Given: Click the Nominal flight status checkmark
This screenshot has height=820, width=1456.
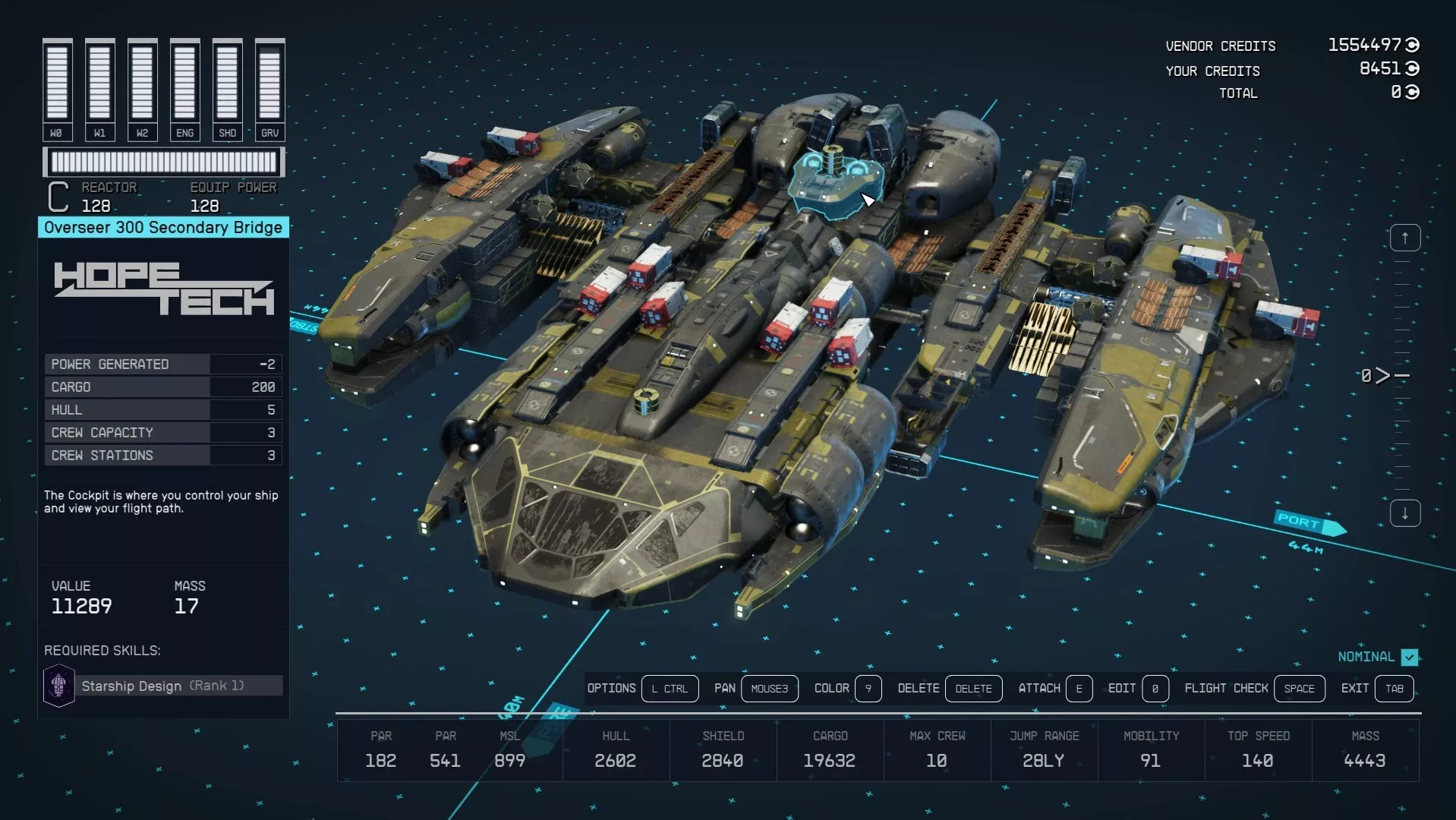Looking at the screenshot, I should tap(1410, 657).
